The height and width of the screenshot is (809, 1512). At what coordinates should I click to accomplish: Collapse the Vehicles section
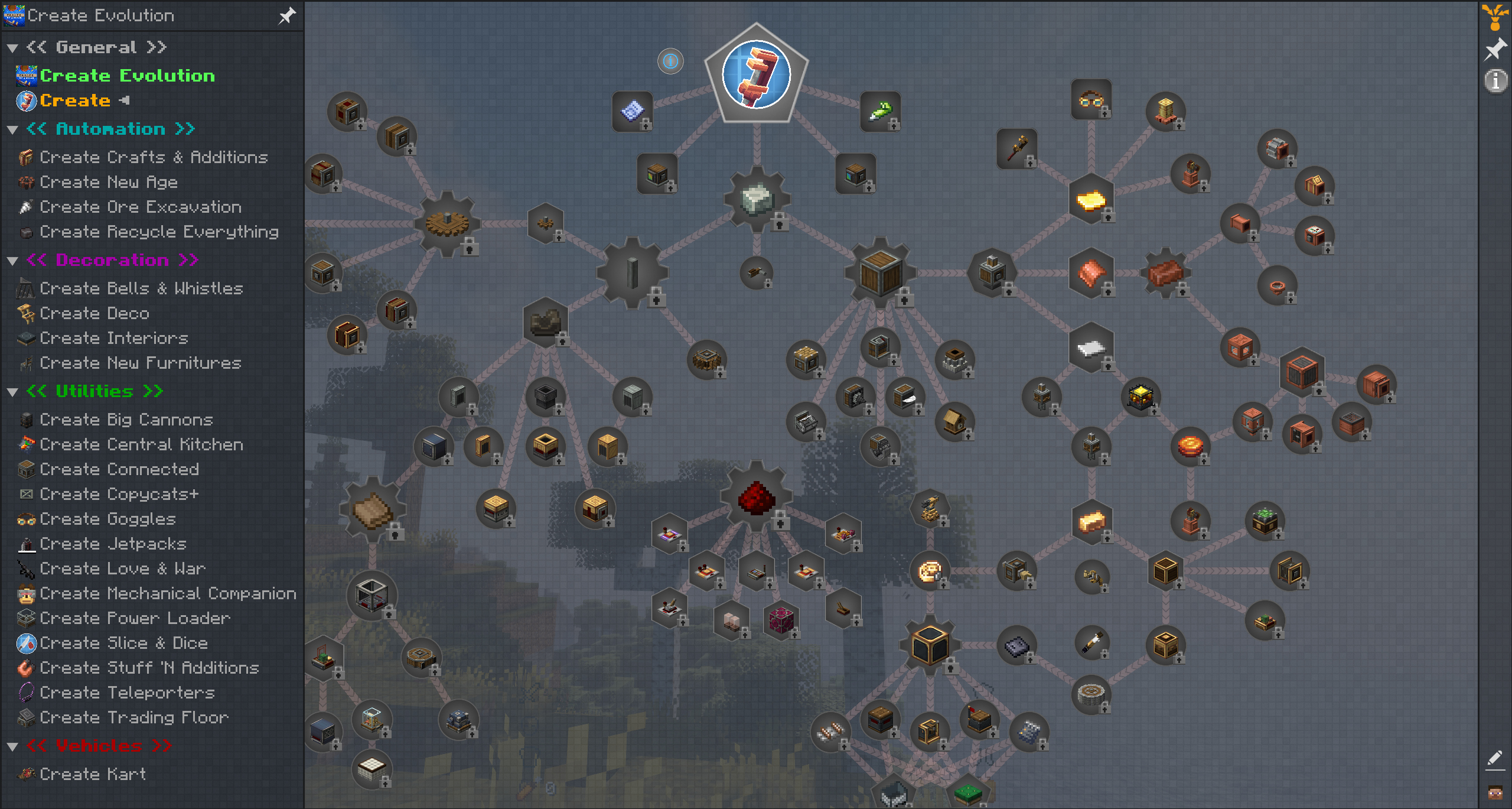[x=12, y=745]
